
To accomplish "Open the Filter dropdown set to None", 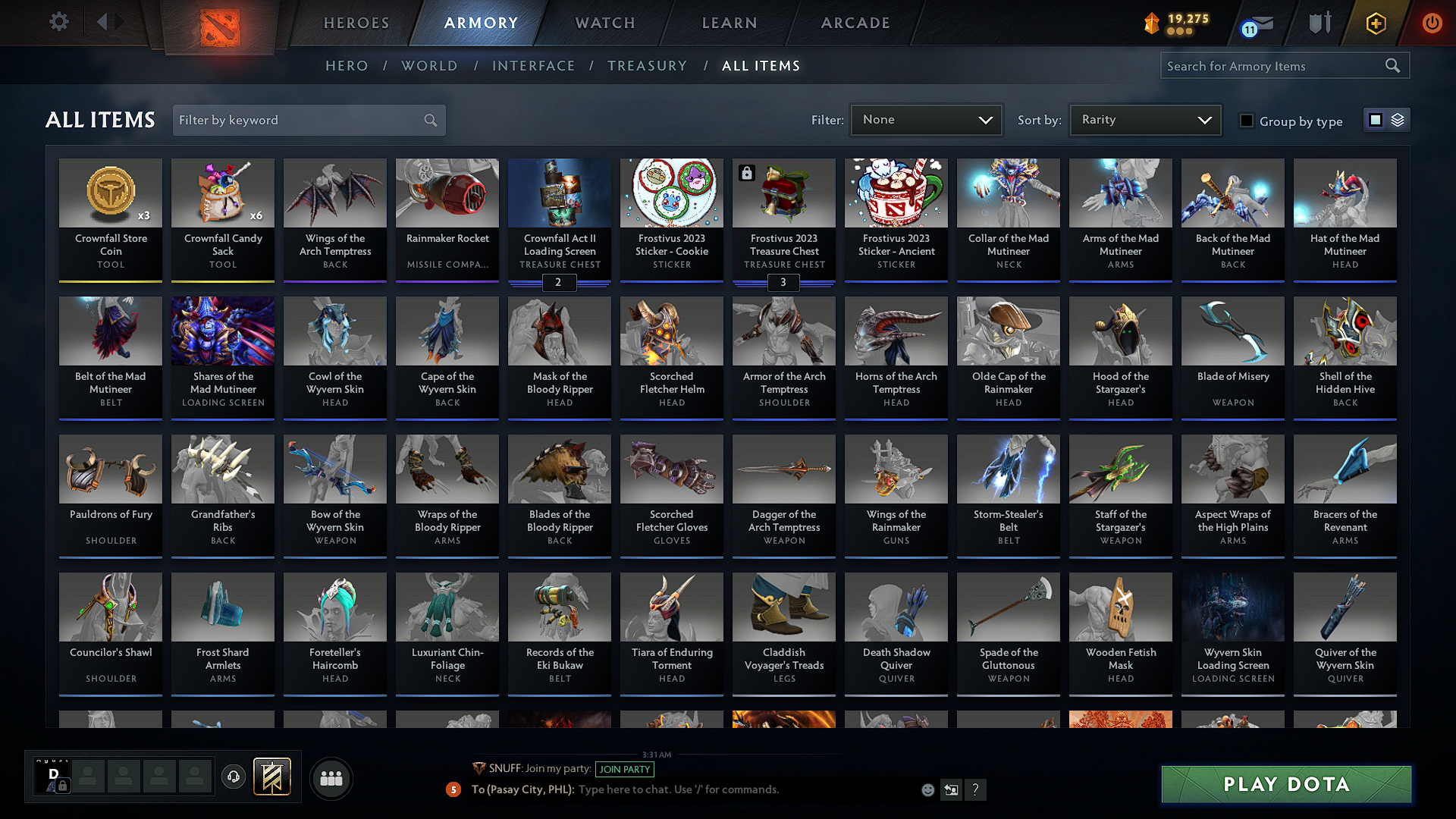I will pyautogui.click(x=926, y=119).
